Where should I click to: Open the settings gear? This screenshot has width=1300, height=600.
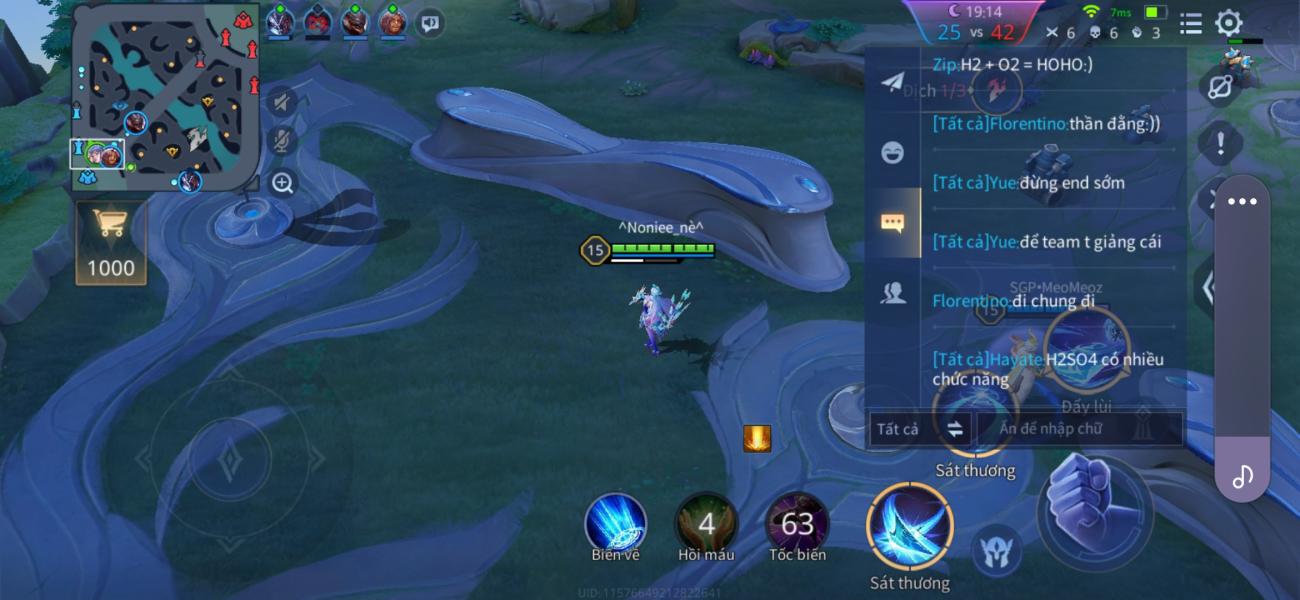[x=1228, y=23]
